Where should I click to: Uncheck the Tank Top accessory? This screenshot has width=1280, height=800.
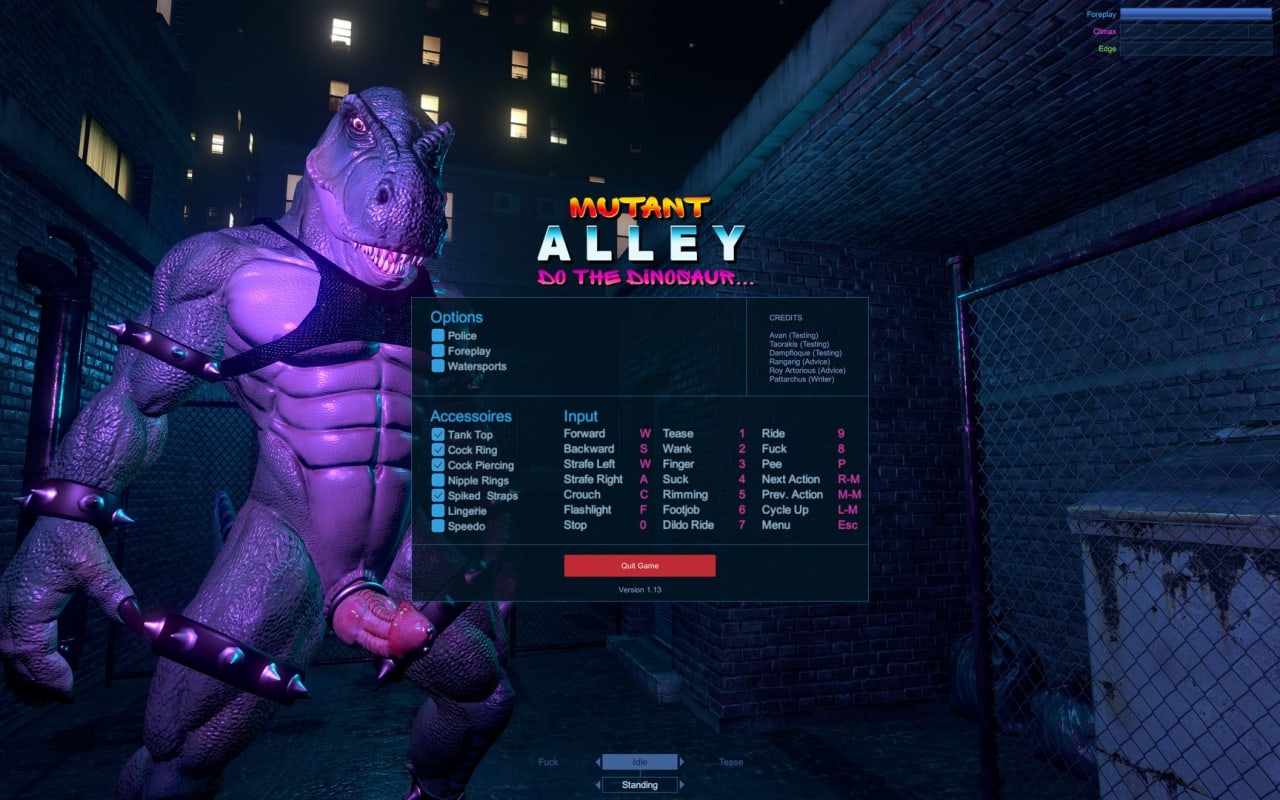438,435
